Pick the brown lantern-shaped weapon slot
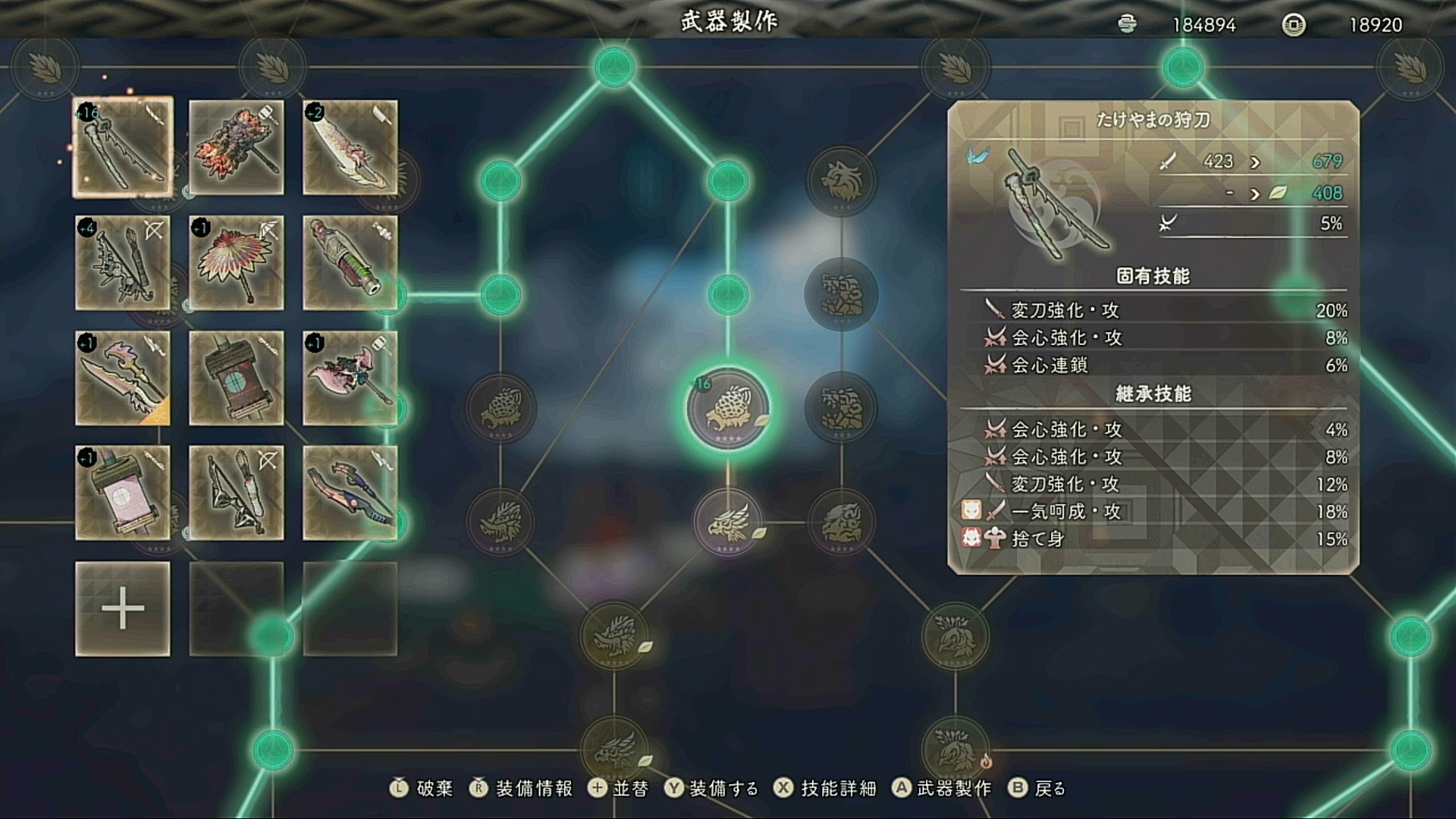 (x=237, y=378)
